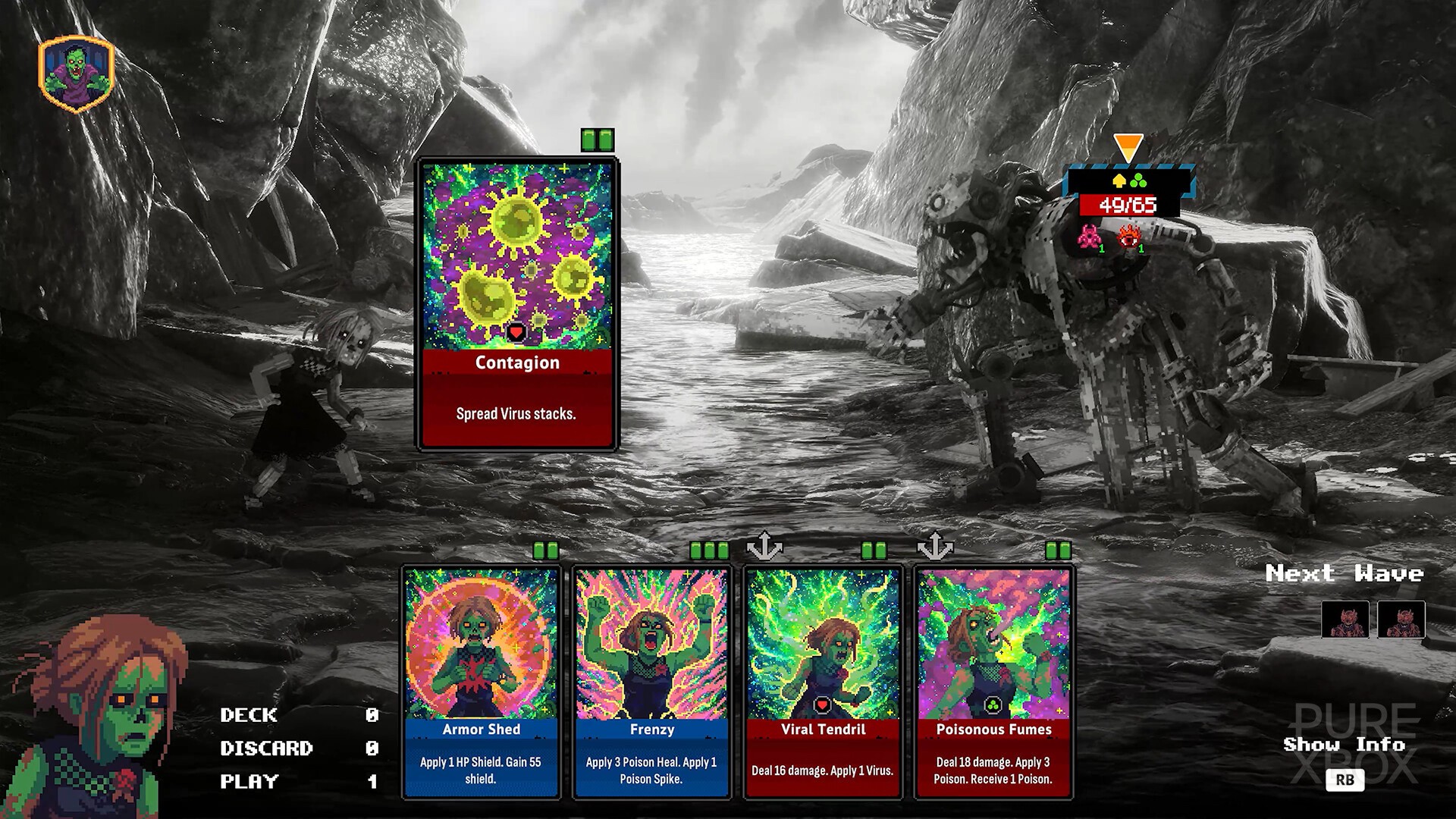Click the anchor icon above Poisonous Fumes
Viewport: 1456px width, 819px height.
coord(935,546)
